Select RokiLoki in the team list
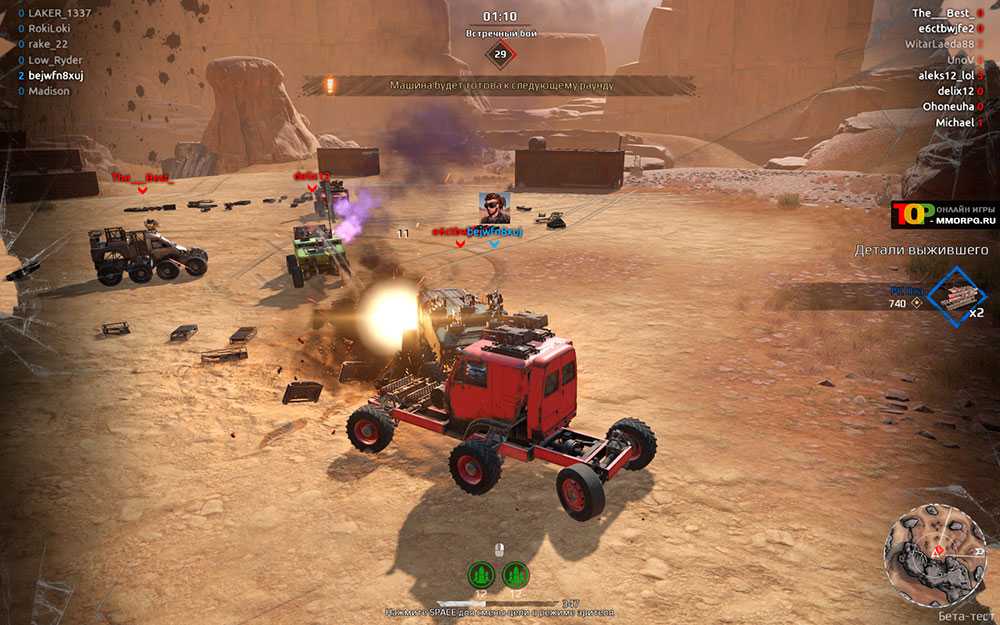The width and height of the screenshot is (1000, 625). [50, 28]
